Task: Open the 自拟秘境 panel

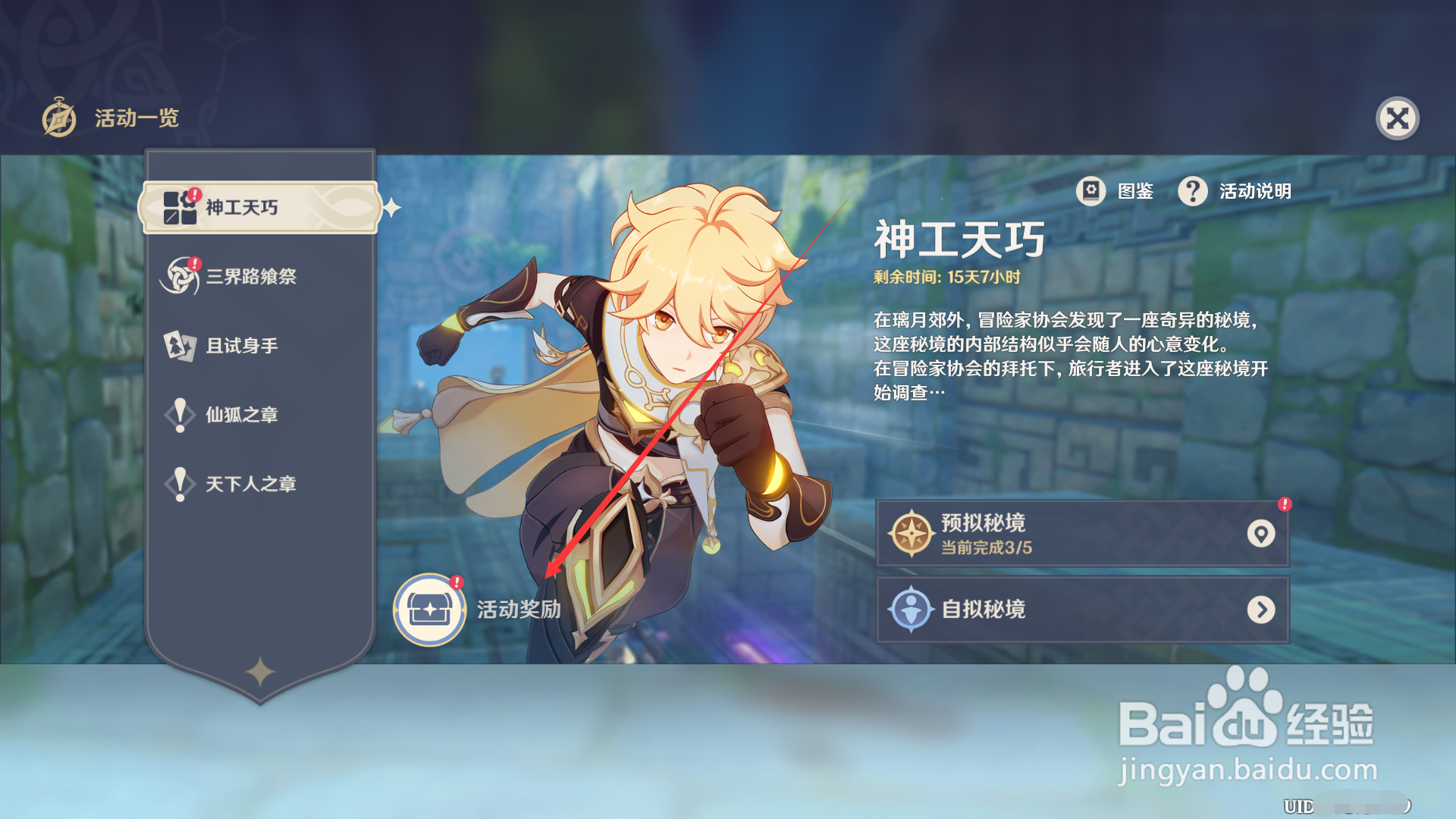Action: [x=1077, y=609]
